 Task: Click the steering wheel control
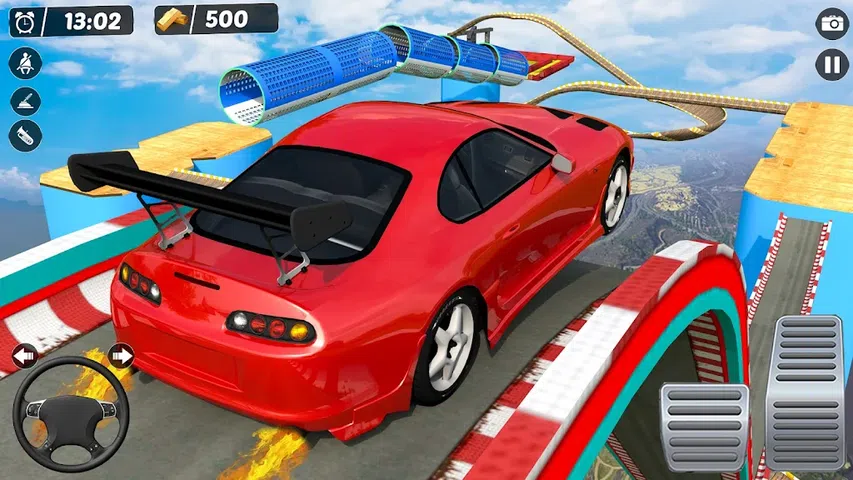[72, 412]
